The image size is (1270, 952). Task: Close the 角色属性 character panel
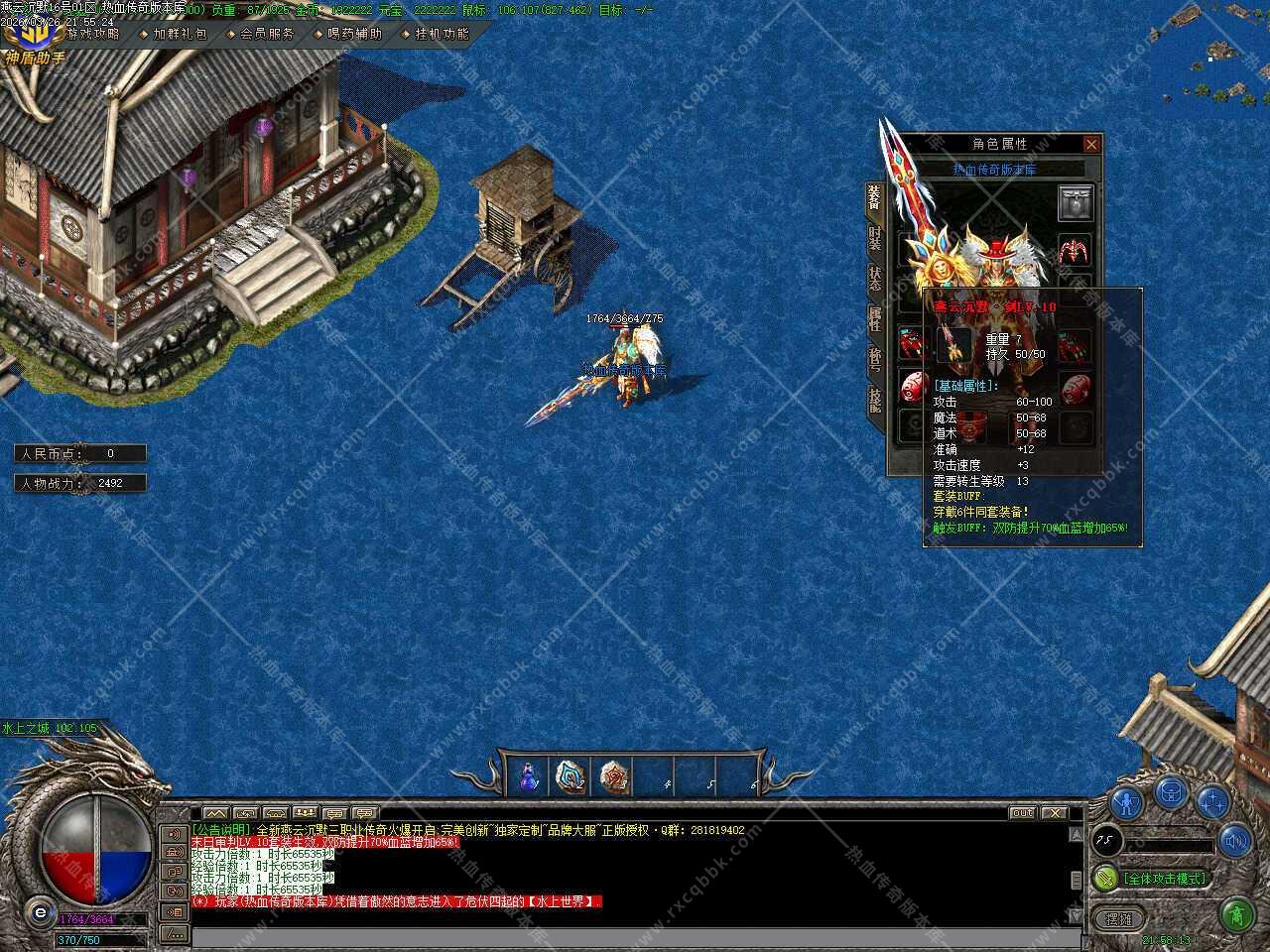click(1091, 145)
